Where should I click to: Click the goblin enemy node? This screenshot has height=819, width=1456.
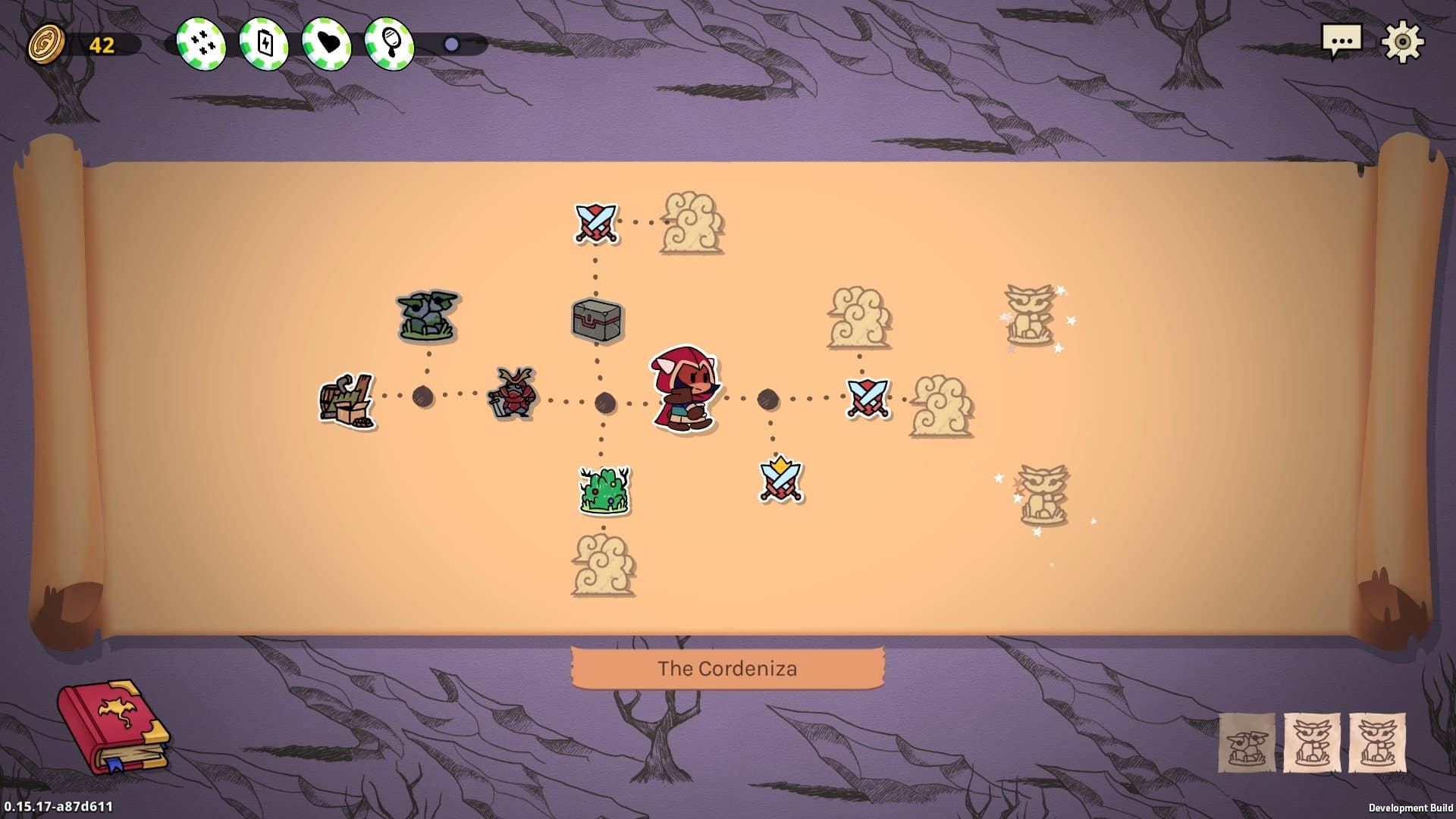(426, 315)
